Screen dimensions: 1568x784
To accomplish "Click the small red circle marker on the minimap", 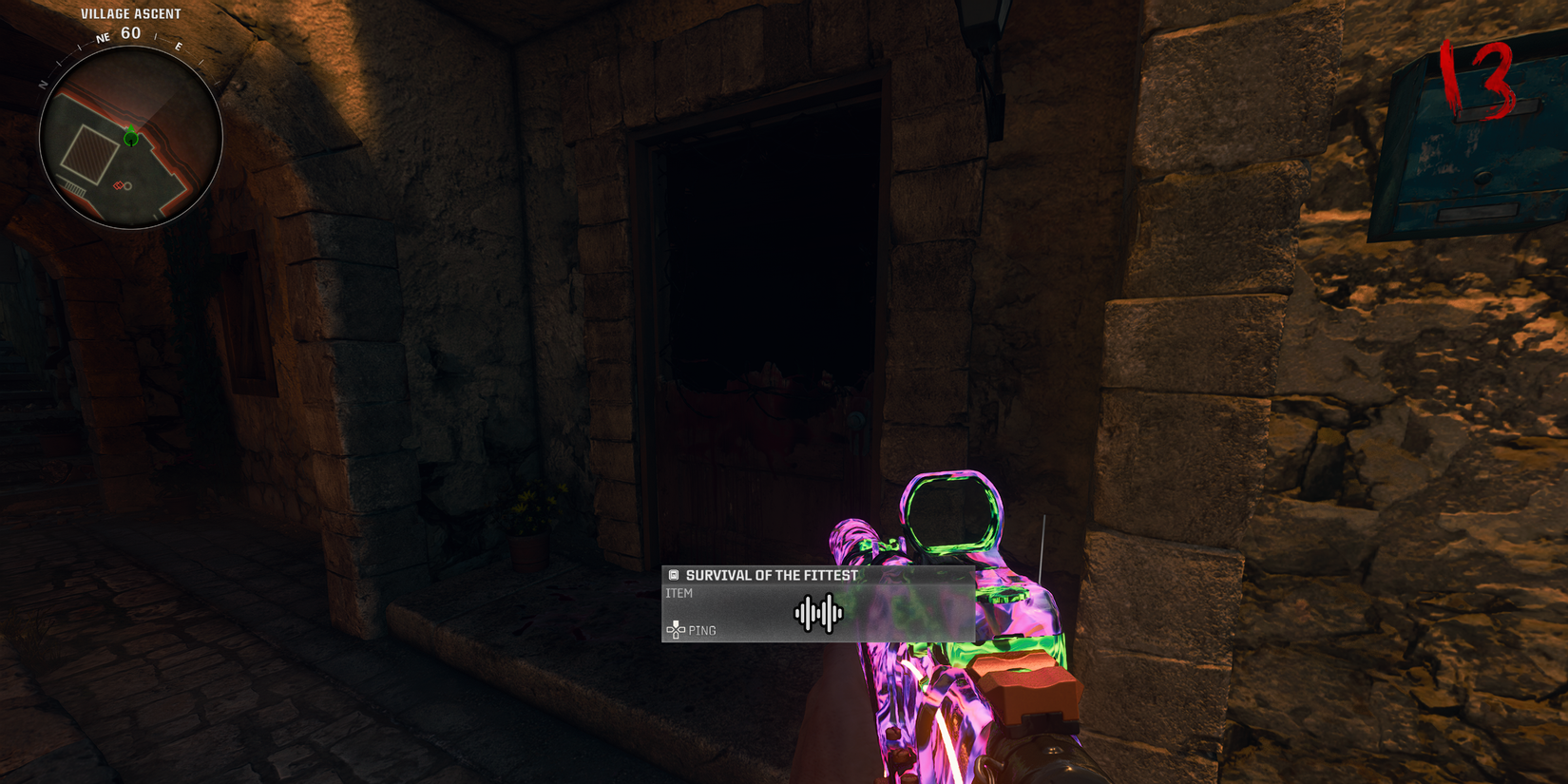I will 127,186.
